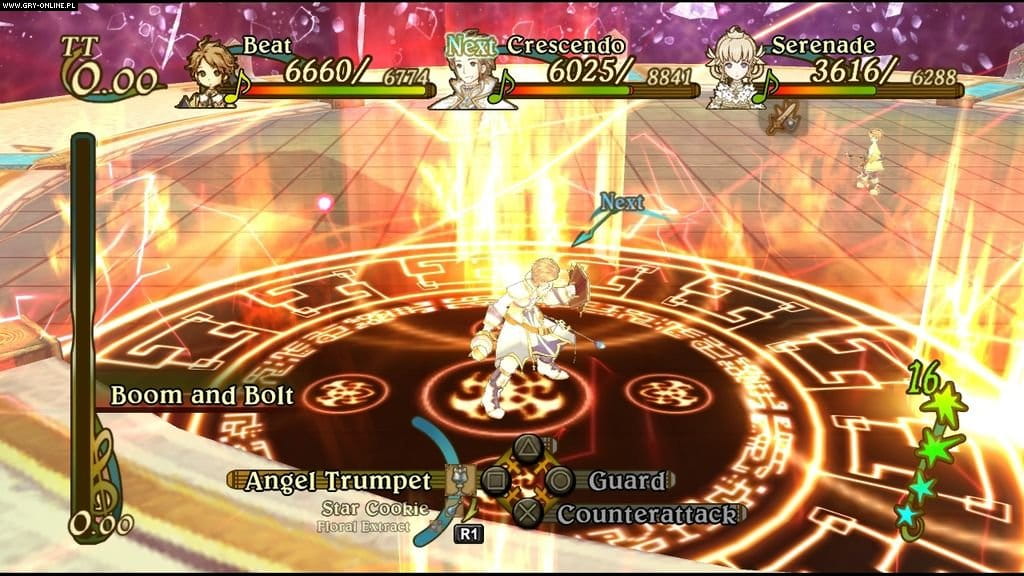Select Beat's character portrait

212,73
